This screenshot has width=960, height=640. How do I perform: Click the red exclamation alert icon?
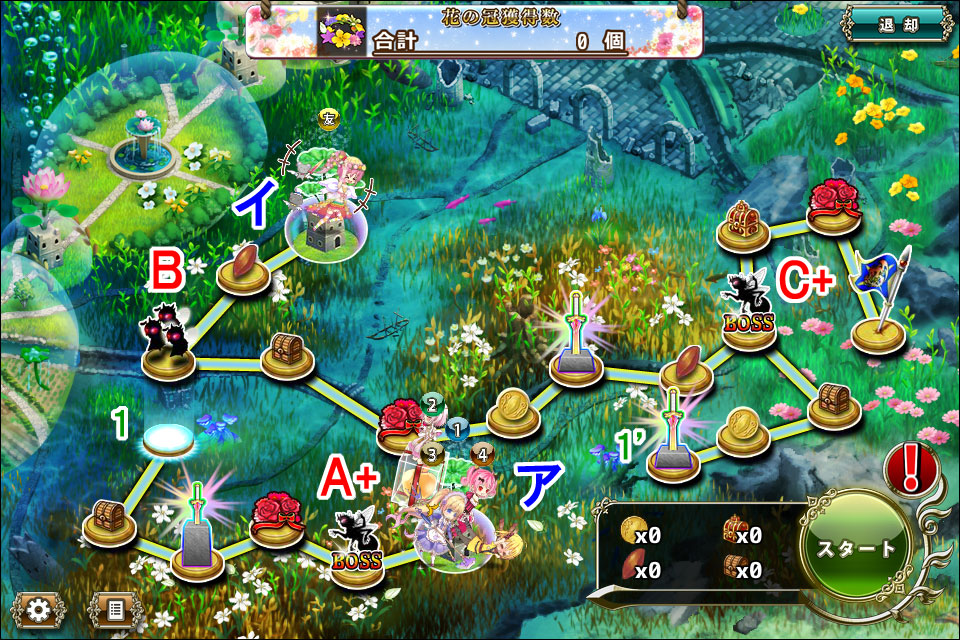(911, 467)
